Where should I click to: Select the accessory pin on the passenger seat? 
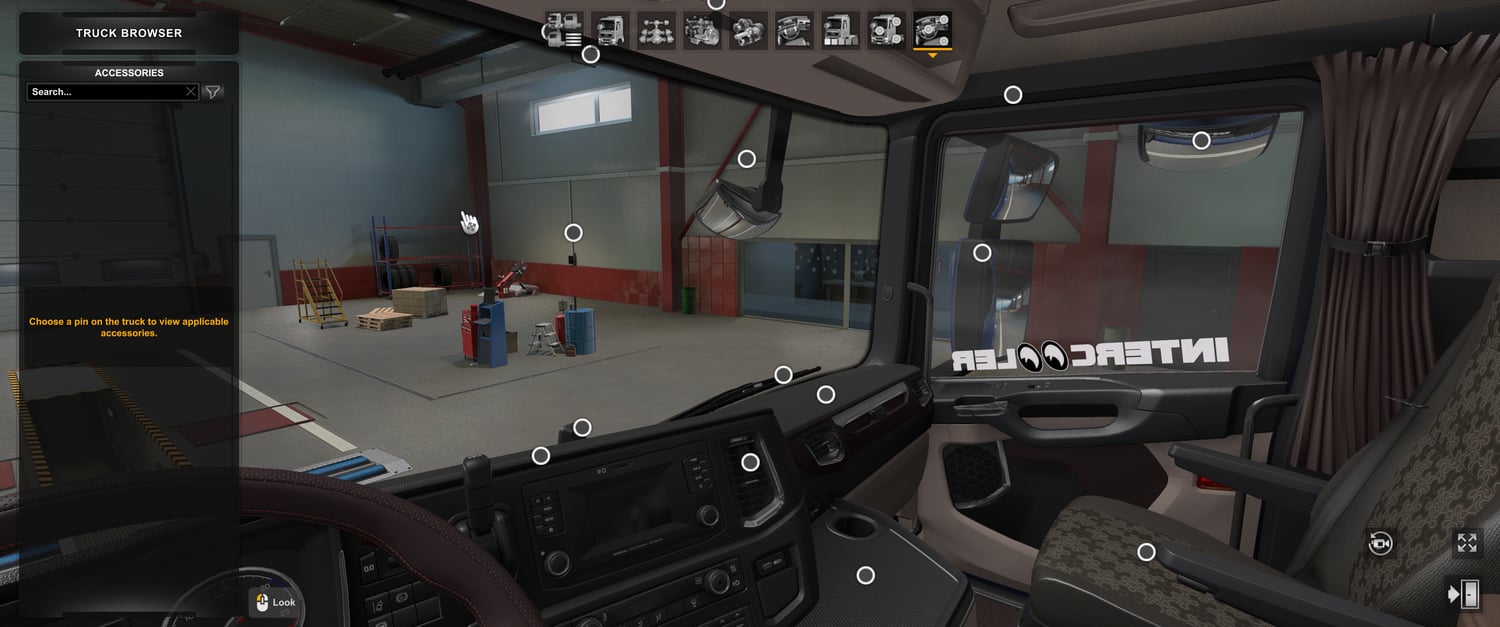coord(1146,552)
